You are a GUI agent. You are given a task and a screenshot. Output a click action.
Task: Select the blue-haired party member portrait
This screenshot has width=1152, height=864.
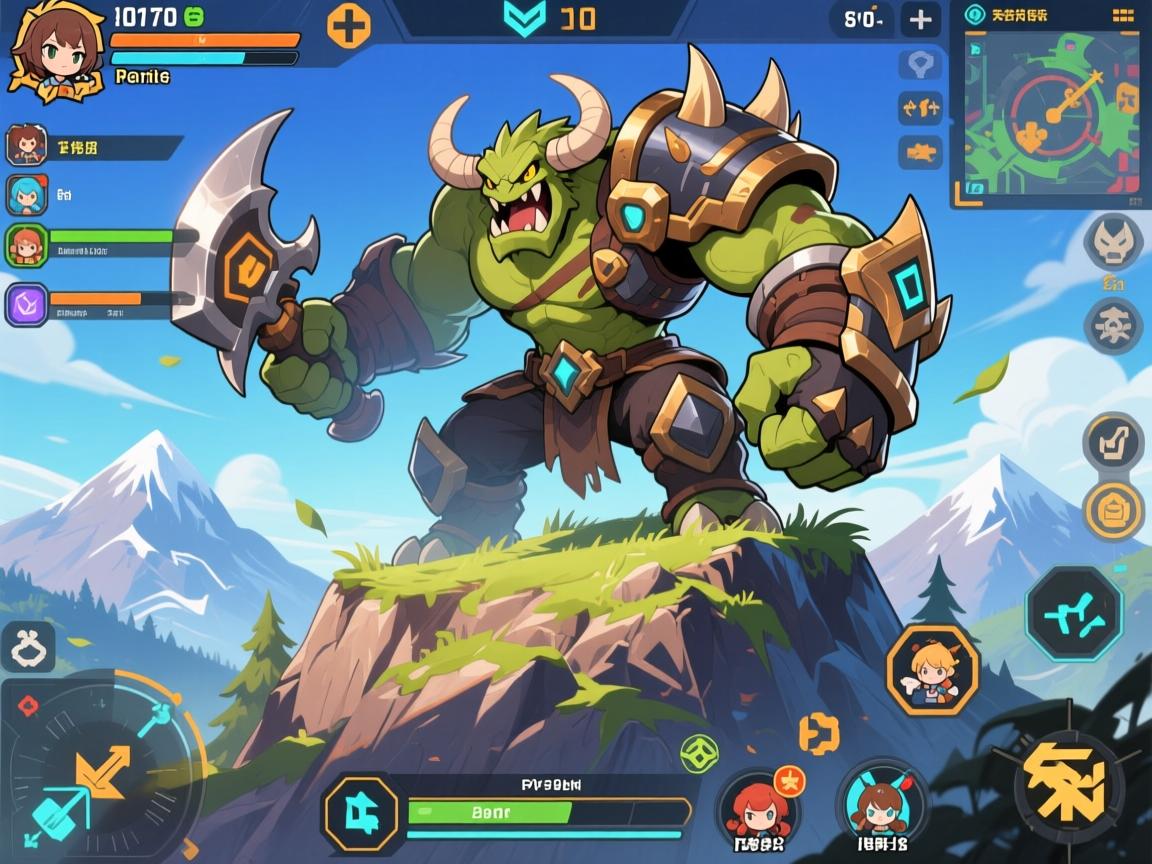click(25, 195)
